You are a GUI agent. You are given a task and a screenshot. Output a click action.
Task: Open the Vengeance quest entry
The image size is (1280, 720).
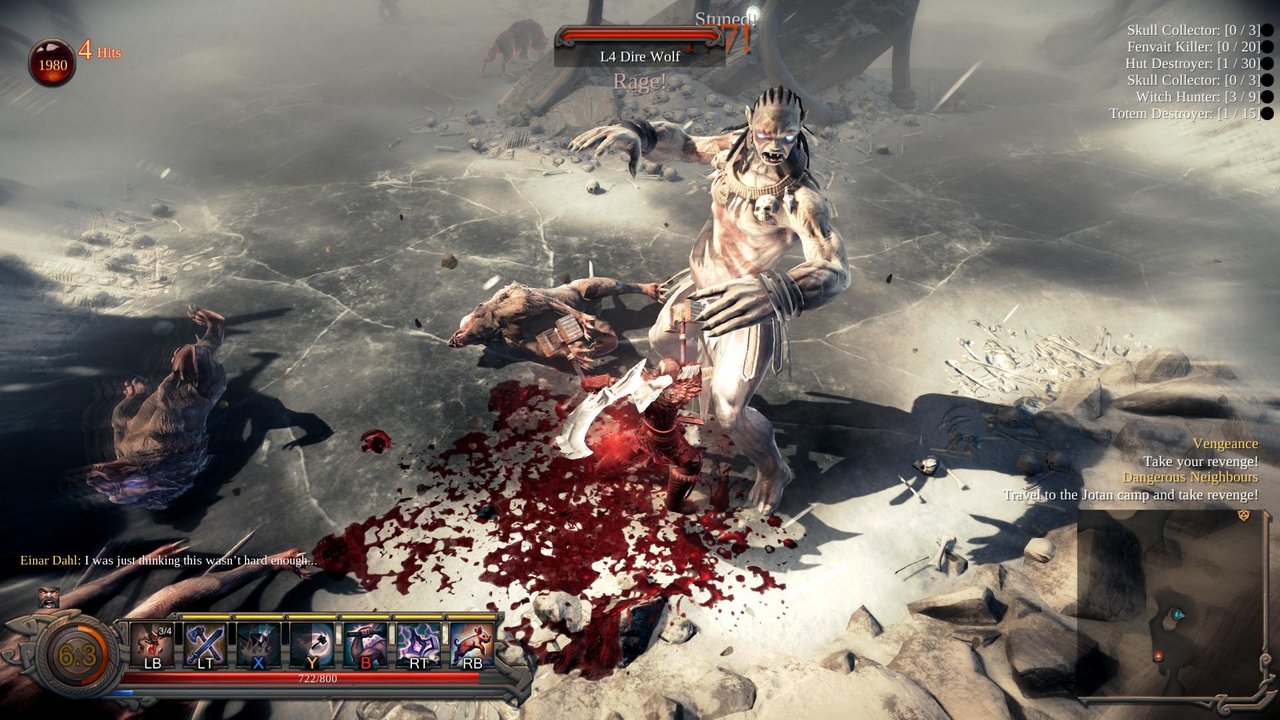tap(1225, 443)
